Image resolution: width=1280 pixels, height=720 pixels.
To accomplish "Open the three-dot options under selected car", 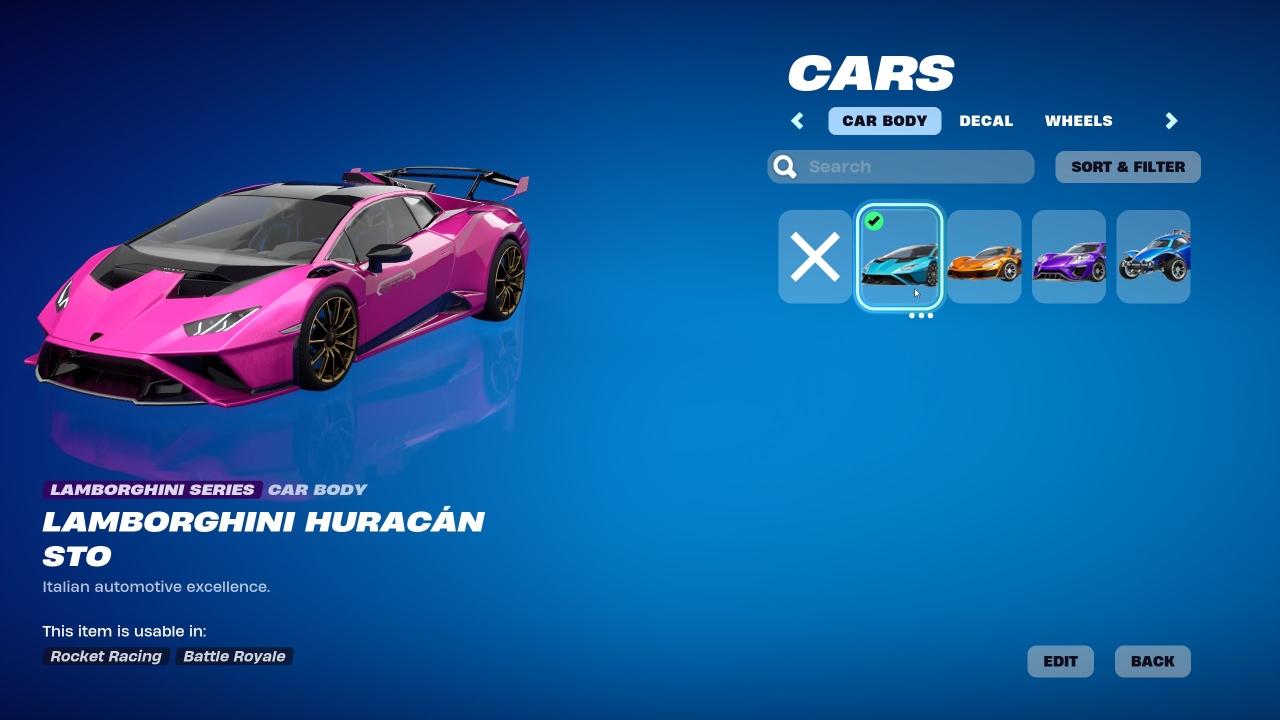I will point(921,316).
